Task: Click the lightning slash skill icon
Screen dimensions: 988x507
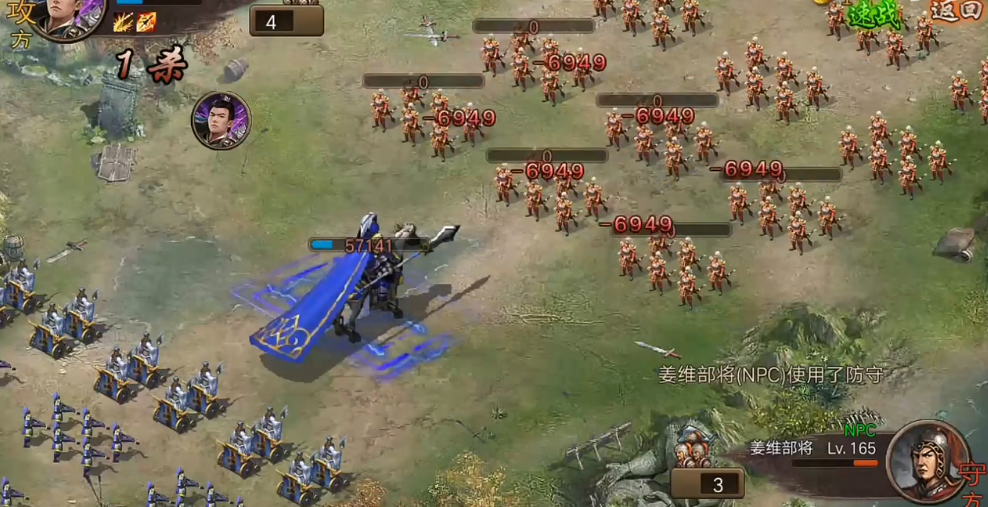Action: 124,22
